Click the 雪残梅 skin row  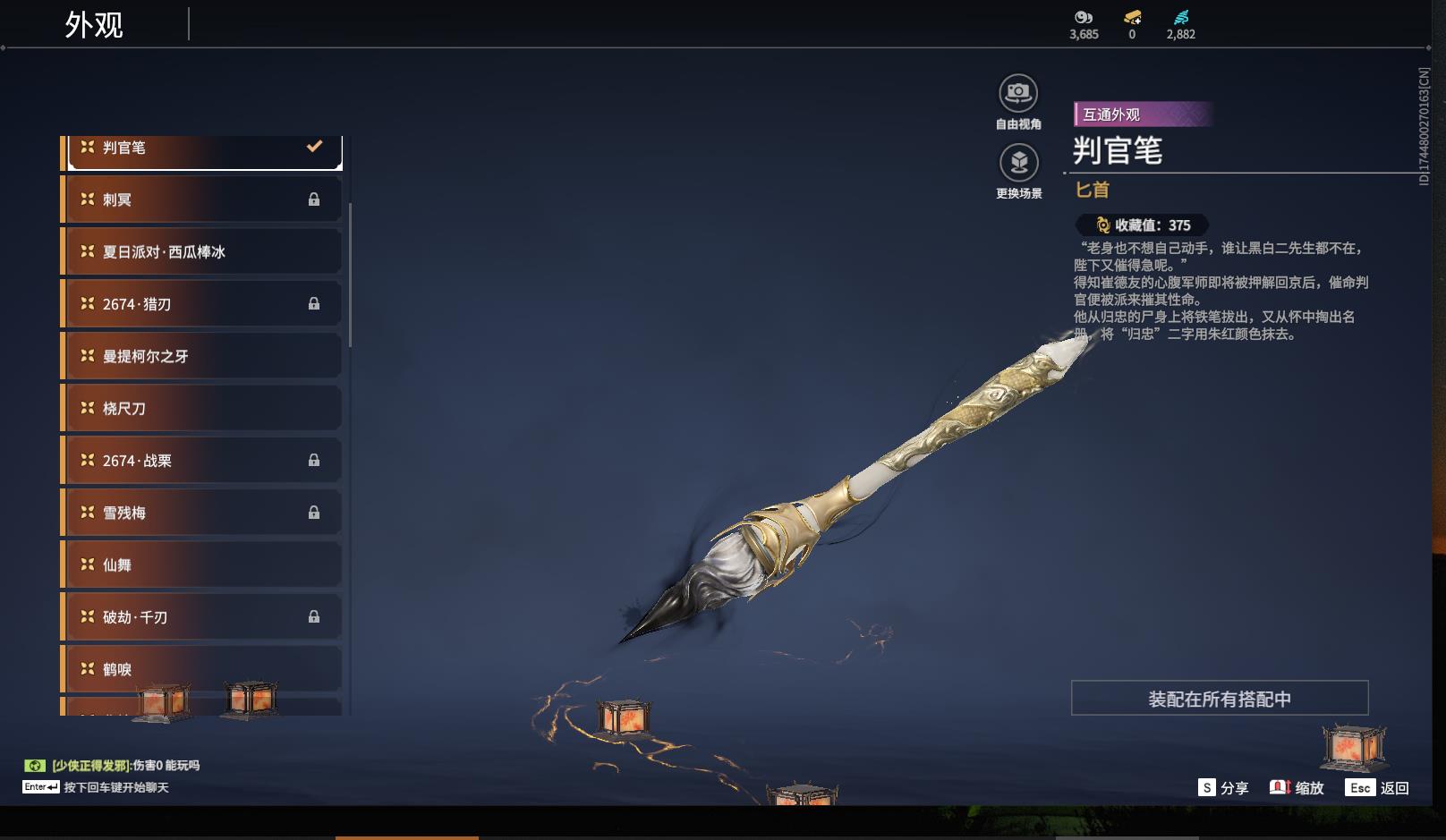204,513
